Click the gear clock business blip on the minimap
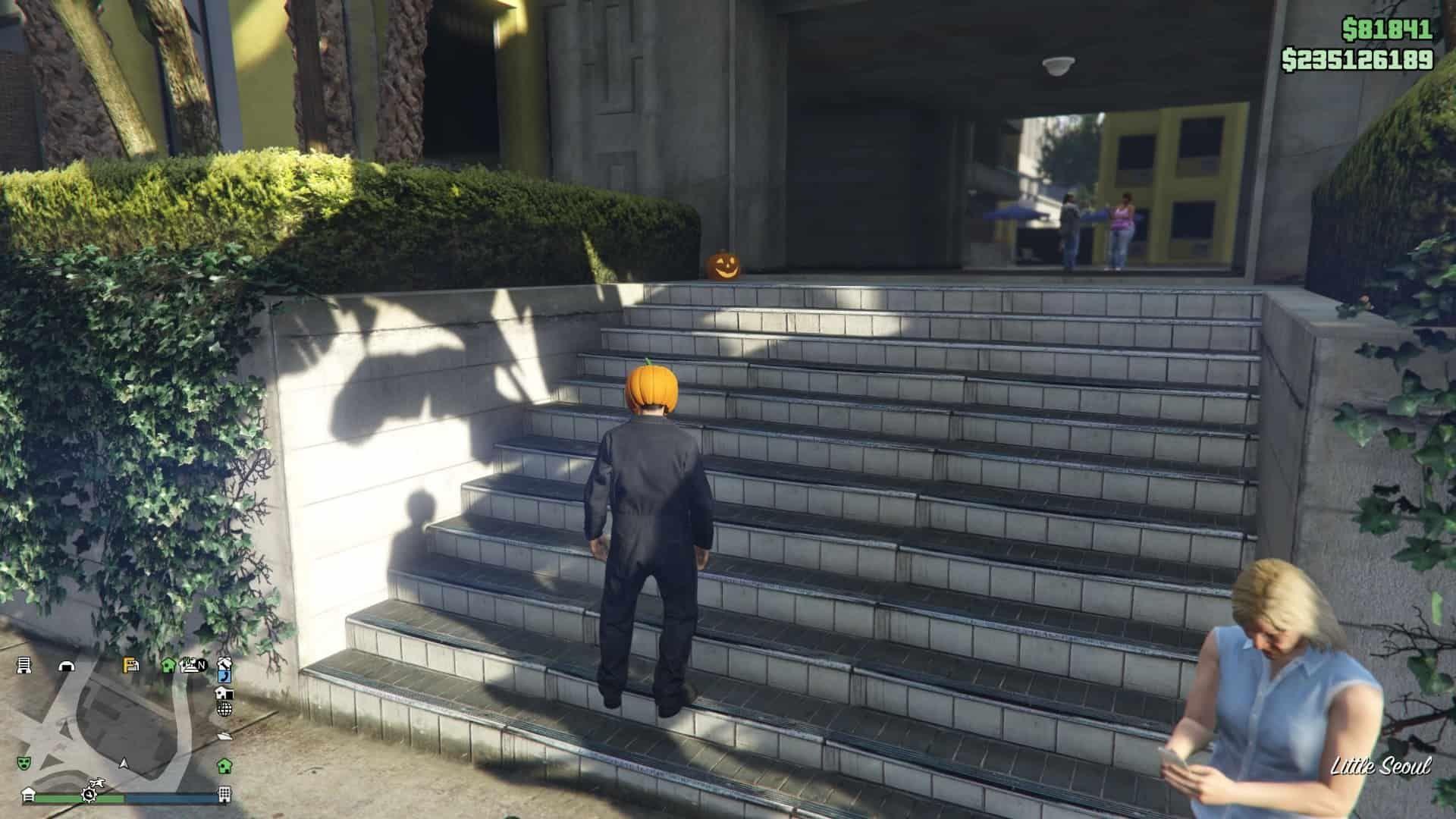Screen dimensions: 1456x819 (89, 795)
